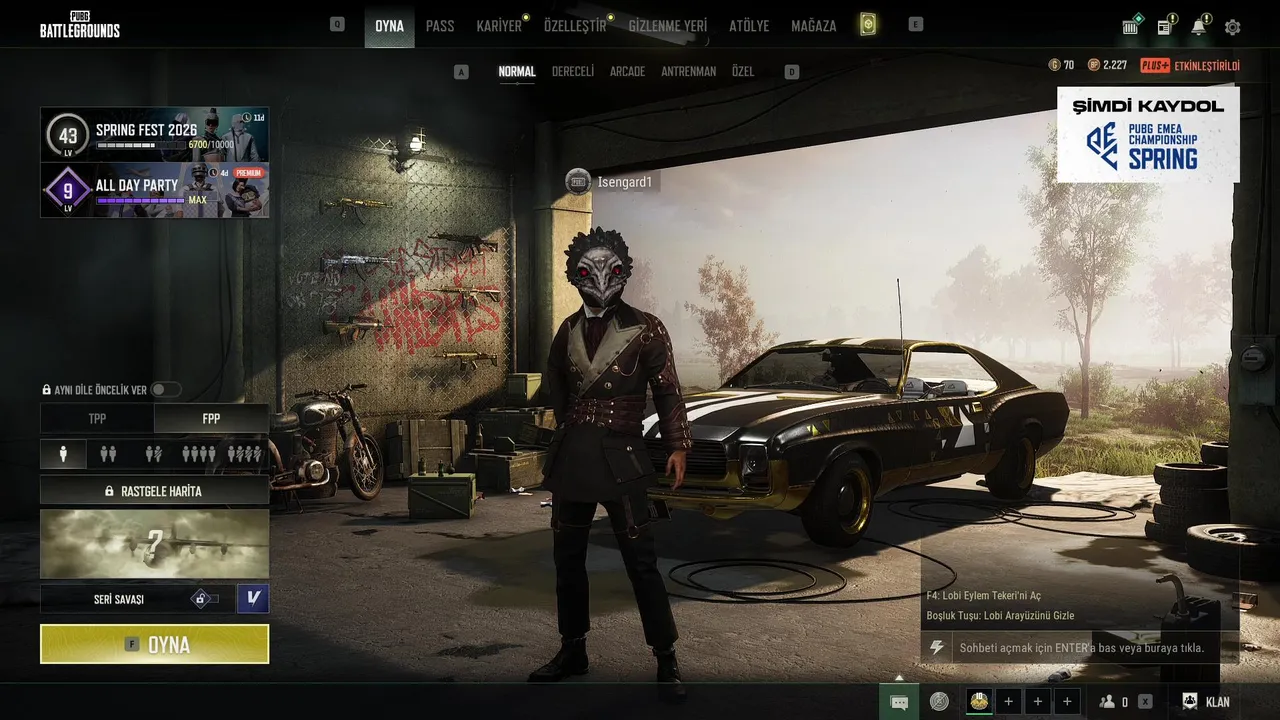This screenshot has height=720, width=1280.
Task: Toggle the 'Aynı dile öncelik ver' switch
Action: click(165, 390)
